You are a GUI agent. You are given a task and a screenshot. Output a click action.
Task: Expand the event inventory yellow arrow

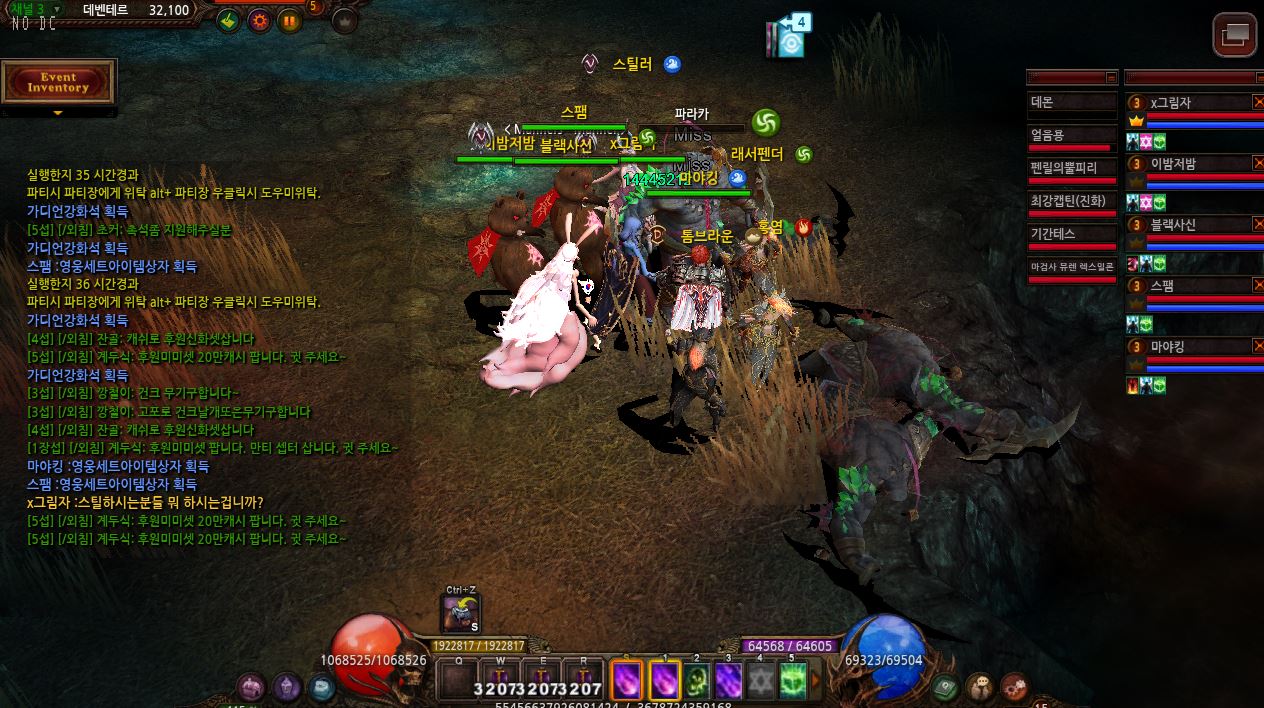pyautogui.click(x=58, y=113)
